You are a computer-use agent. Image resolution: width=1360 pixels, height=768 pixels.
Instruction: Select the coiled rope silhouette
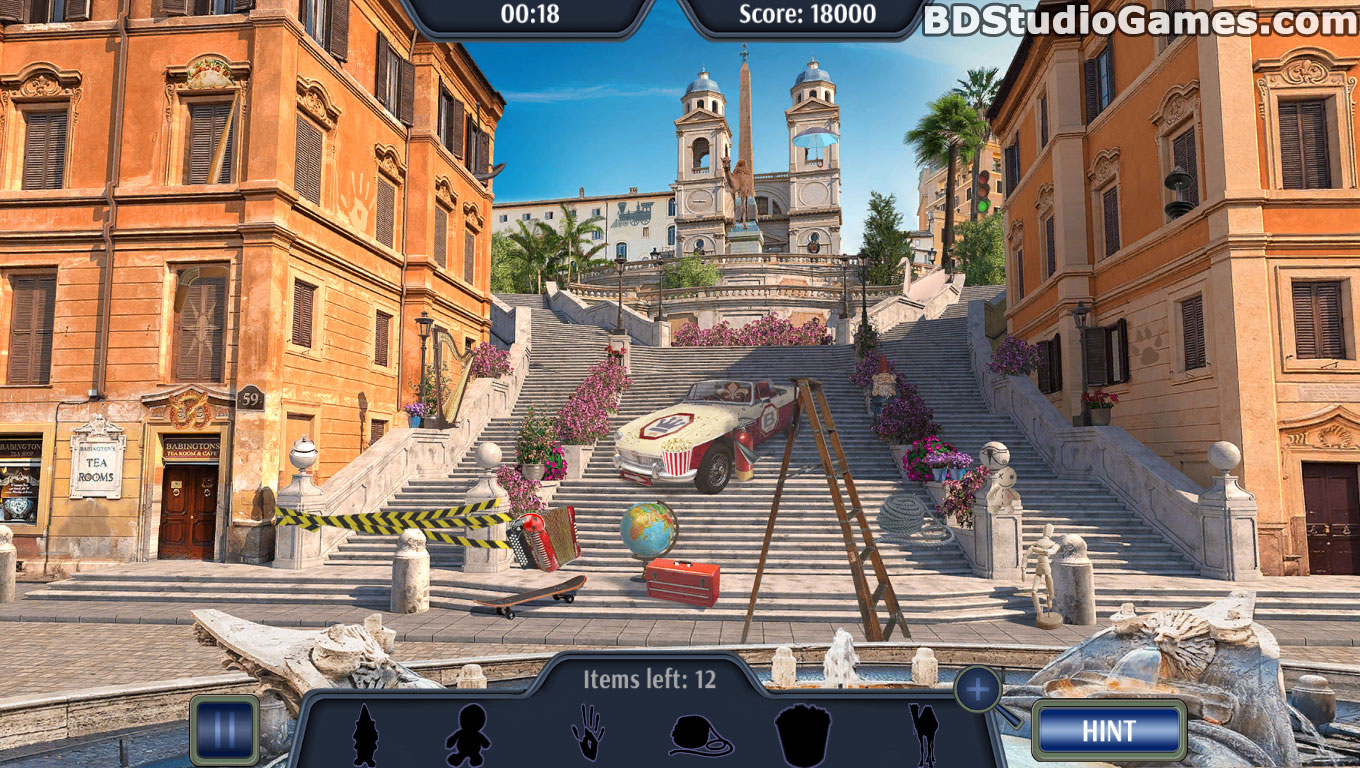click(700, 737)
